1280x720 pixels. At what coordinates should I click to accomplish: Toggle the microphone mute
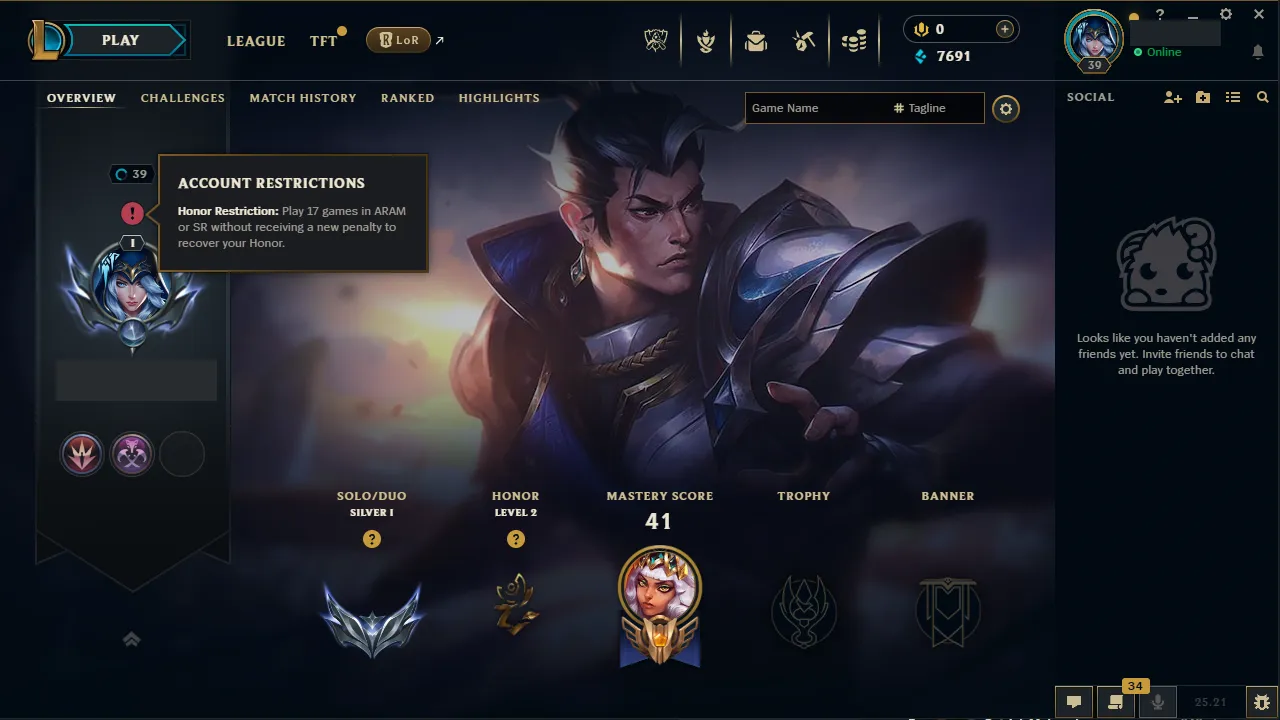1157,702
